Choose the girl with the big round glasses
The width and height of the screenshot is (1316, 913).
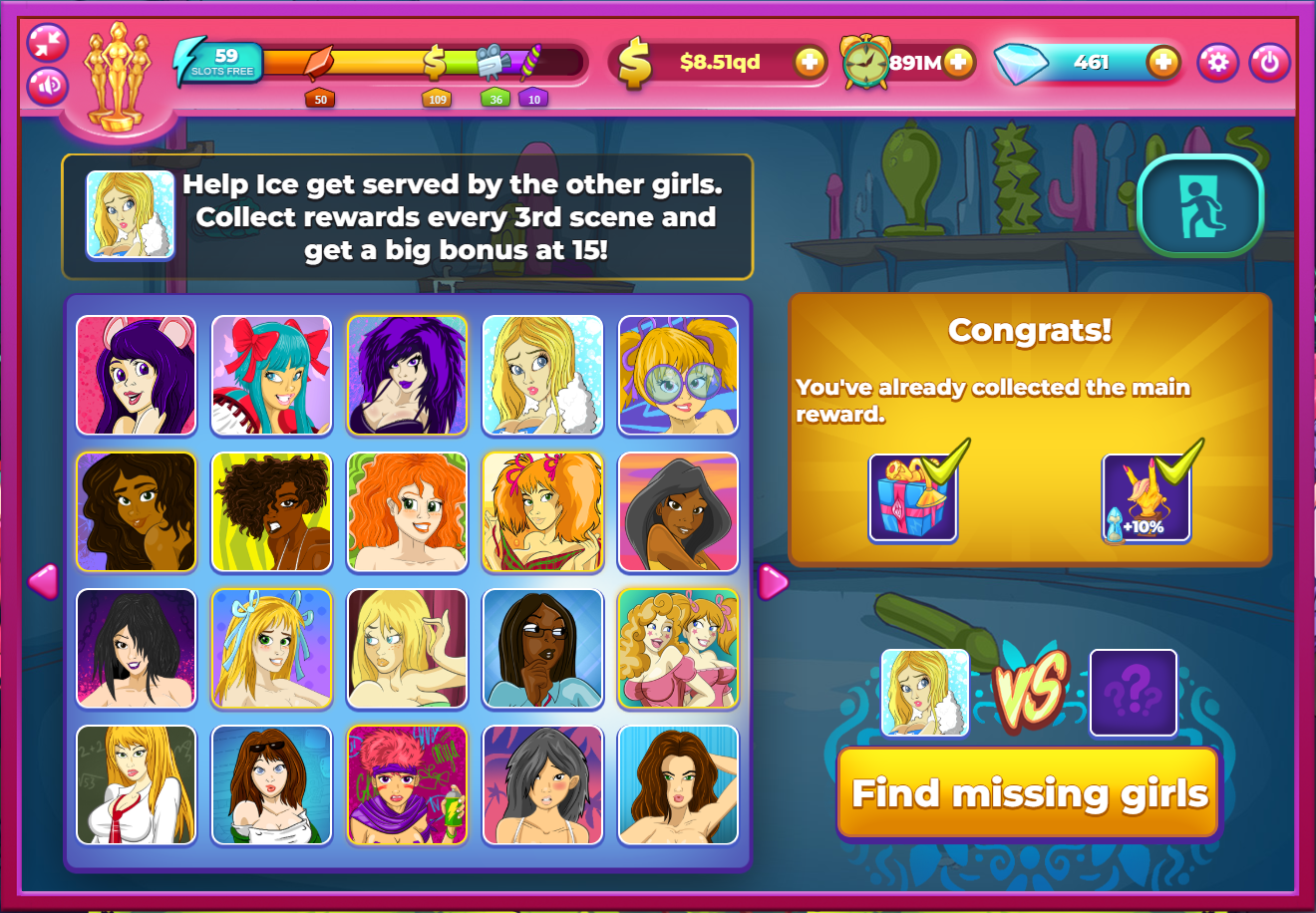[x=678, y=376]
